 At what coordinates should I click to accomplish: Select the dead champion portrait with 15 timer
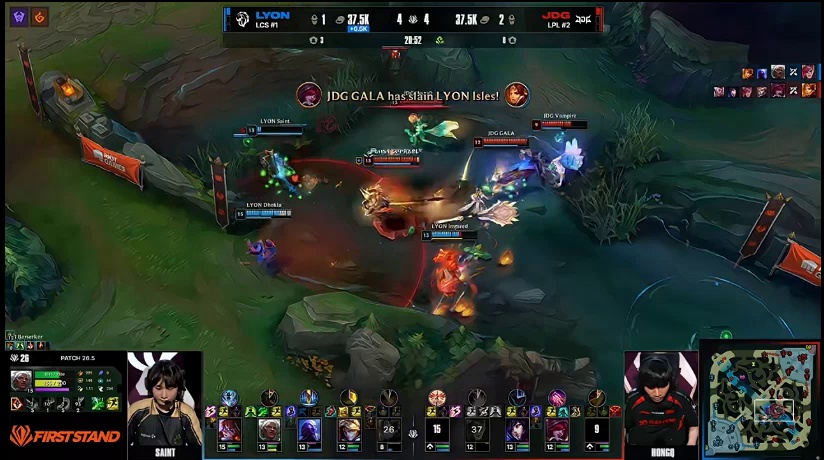(x=435, y=429)
